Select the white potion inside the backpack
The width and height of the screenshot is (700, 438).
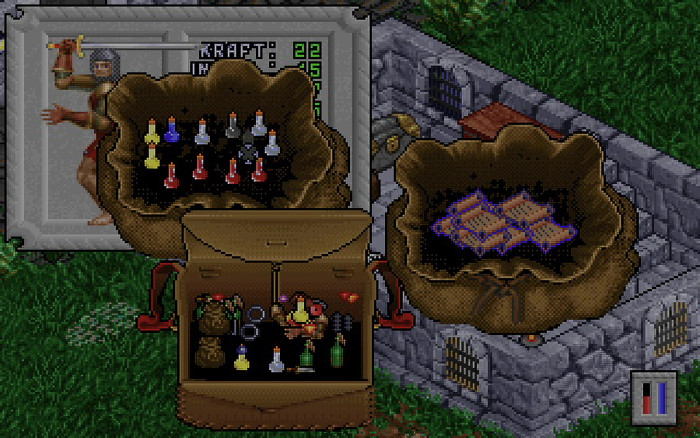pos(277,360)
